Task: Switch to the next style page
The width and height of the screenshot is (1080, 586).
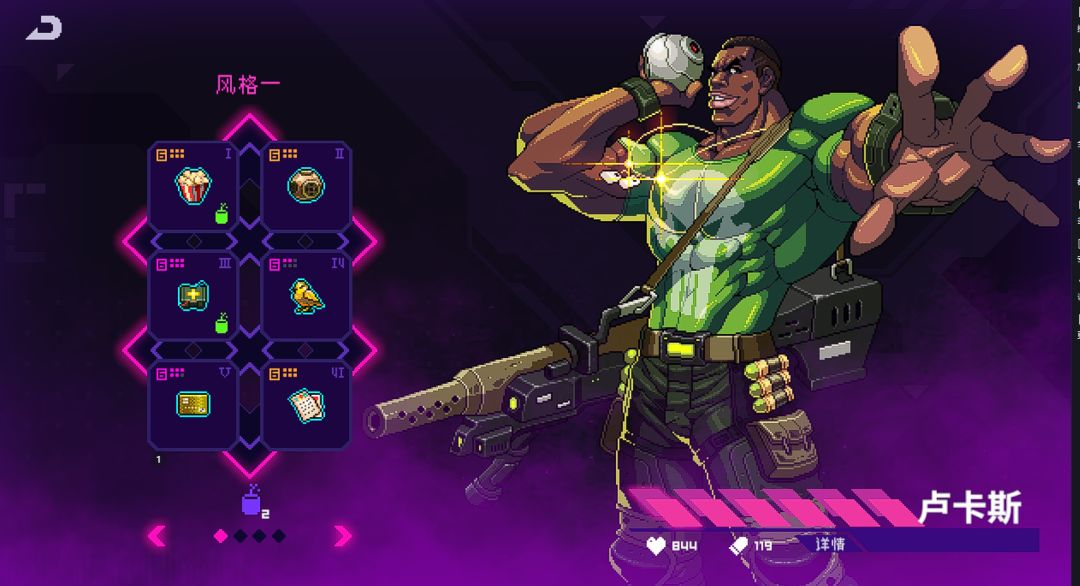Action: [343, 536]
